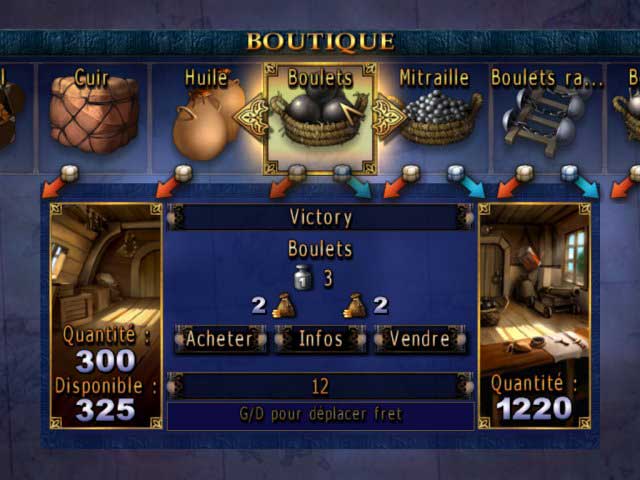640x480 pixels.
Task: Buy cannonballs with the Acheter button
Action: [x=220, y=339]
